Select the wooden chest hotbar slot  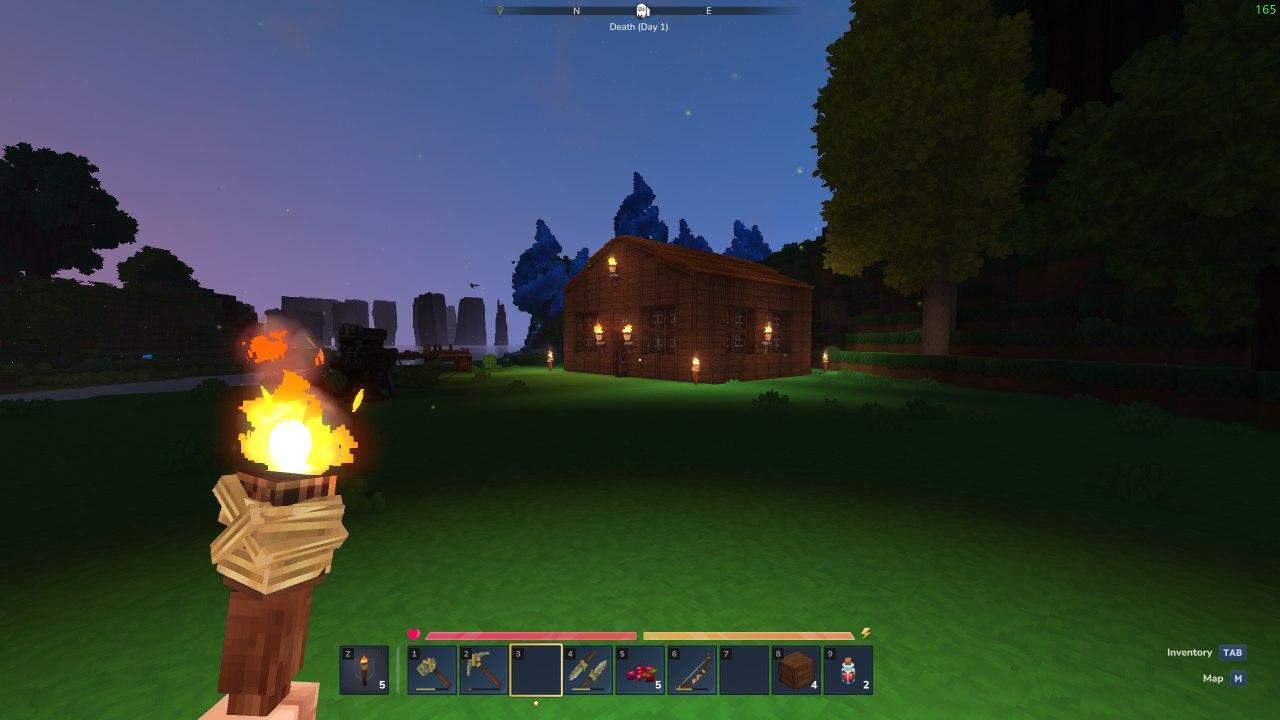point(796,670)
